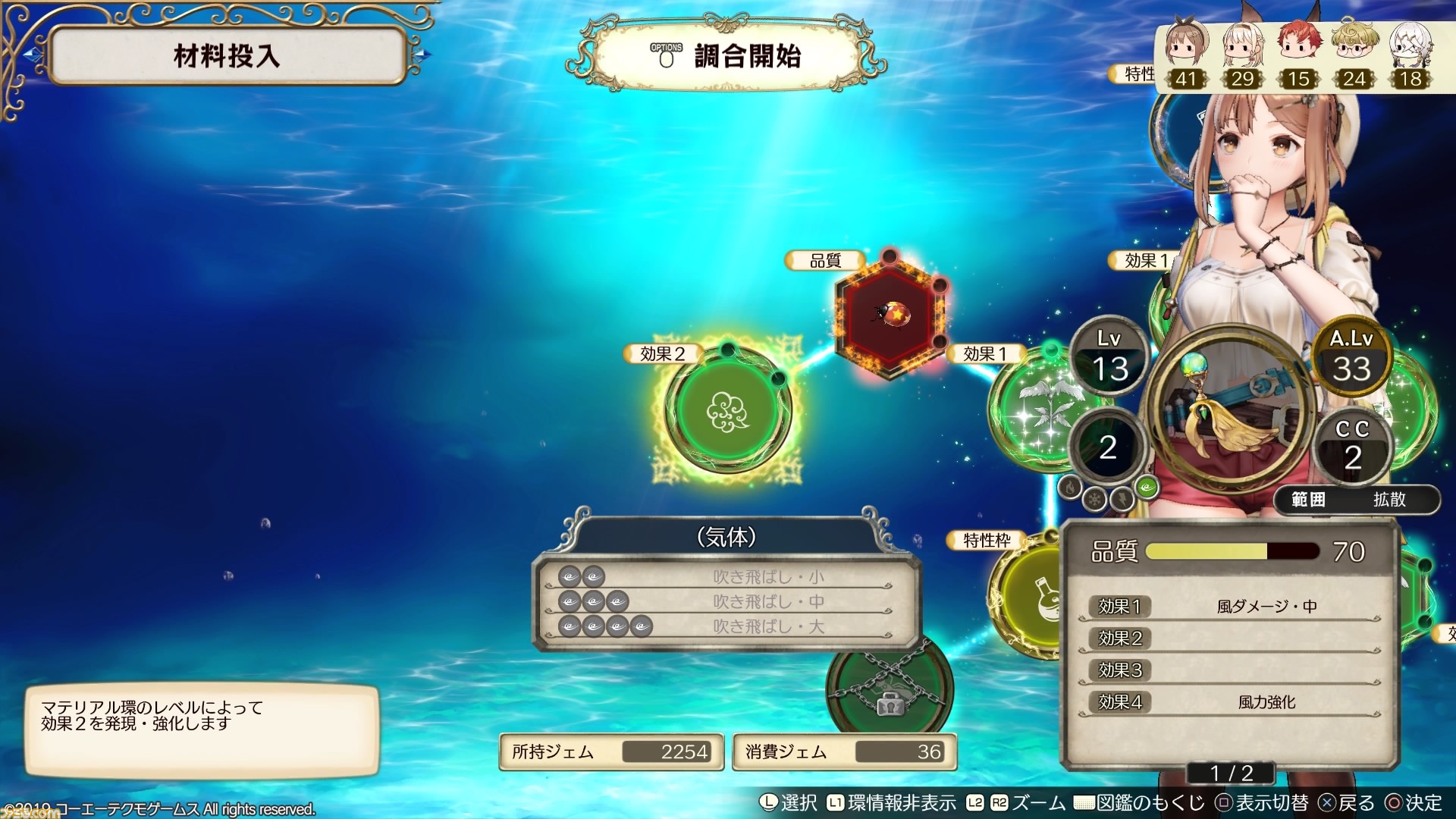
Task: Choose the 吹き飛ばし・小 effect row
Action: pos(726,577)
